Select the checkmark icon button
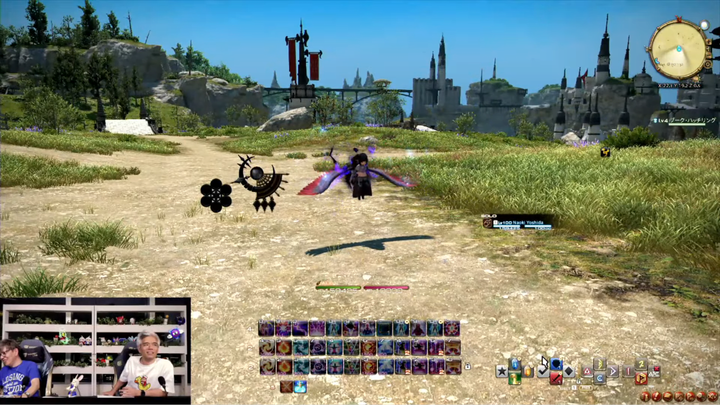Image resolution: width=720 pixels, height=405 pixels. click(x=542, y=371)
